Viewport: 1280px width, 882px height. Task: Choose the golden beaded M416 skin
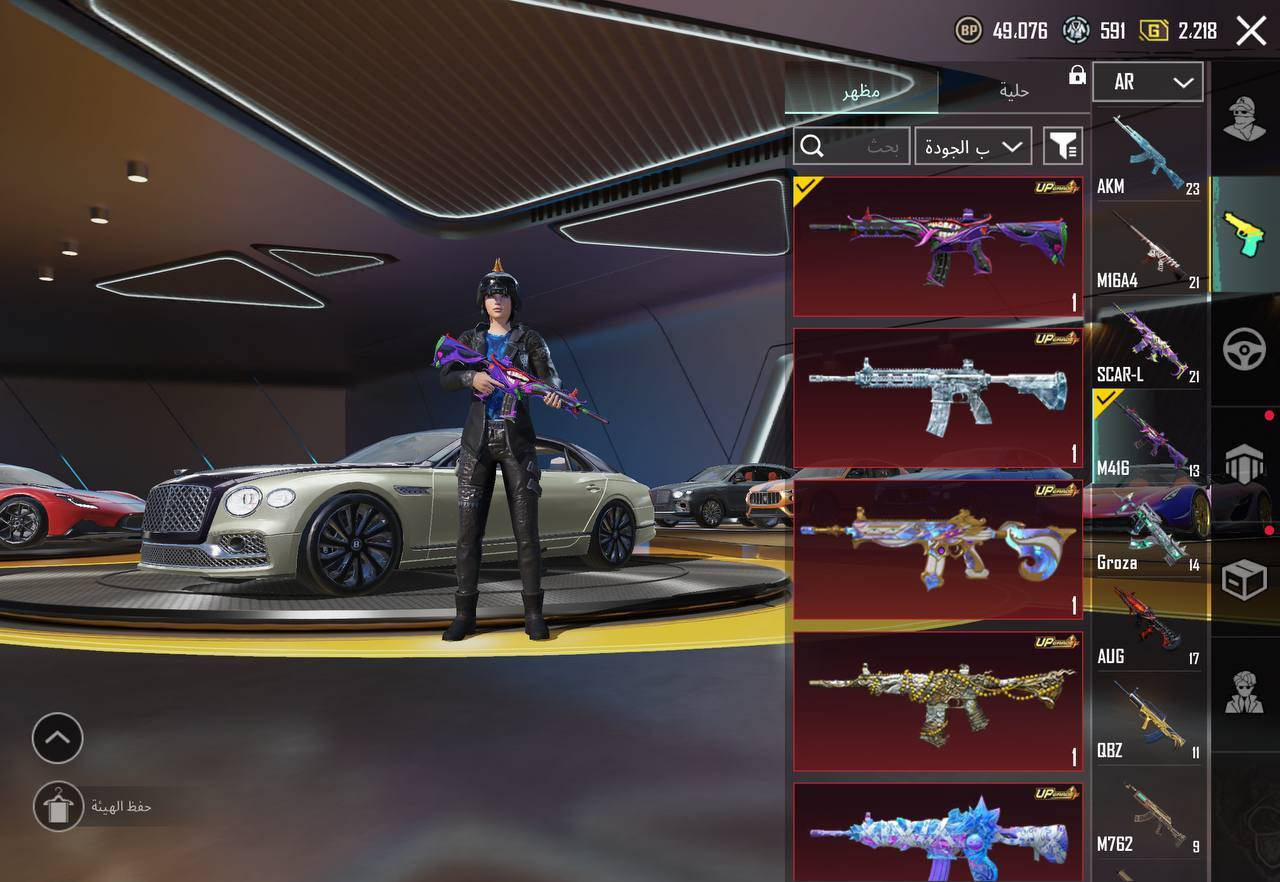[x=937, y=701]
